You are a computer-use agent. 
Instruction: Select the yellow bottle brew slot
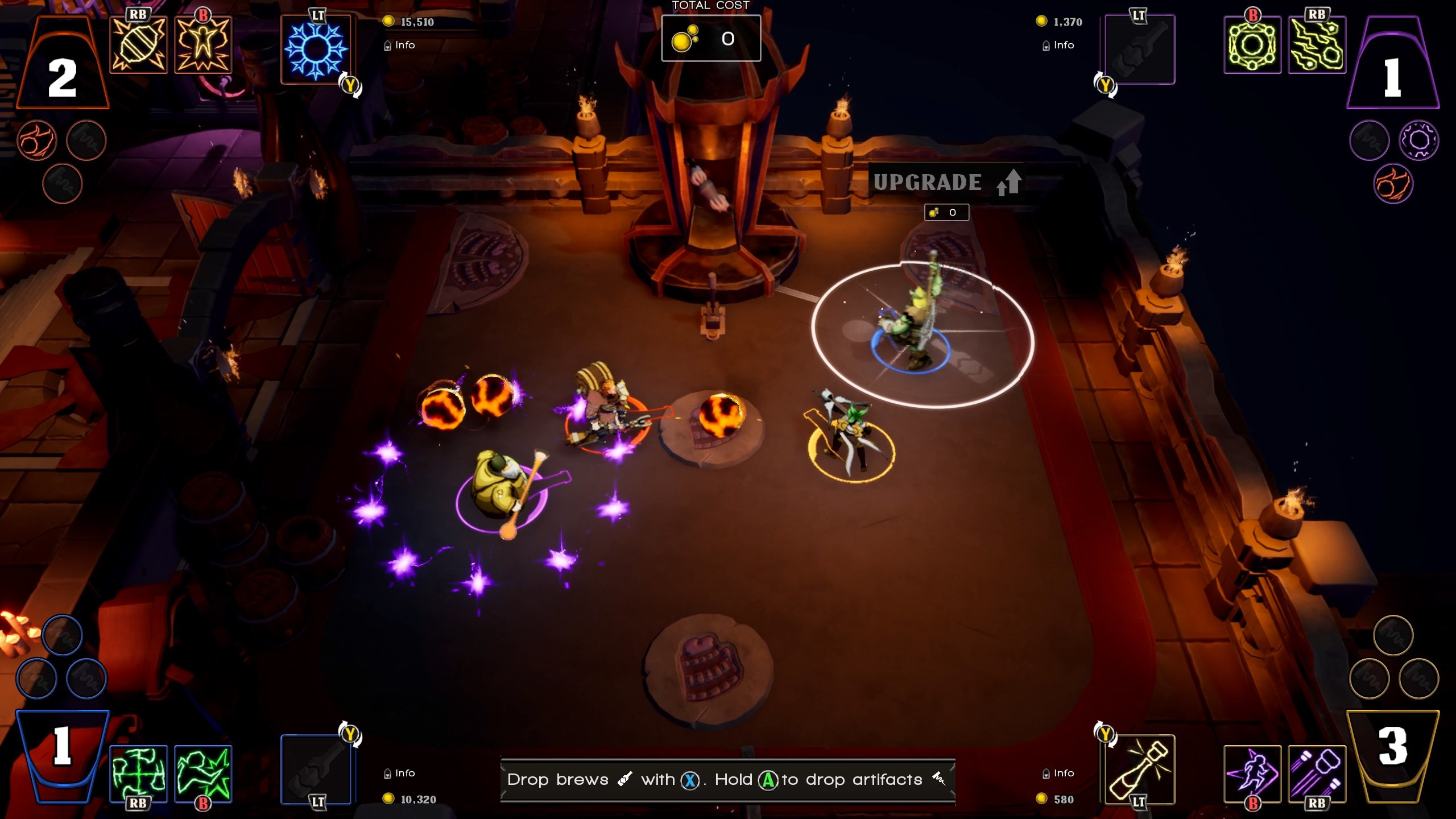[1139, 769]
